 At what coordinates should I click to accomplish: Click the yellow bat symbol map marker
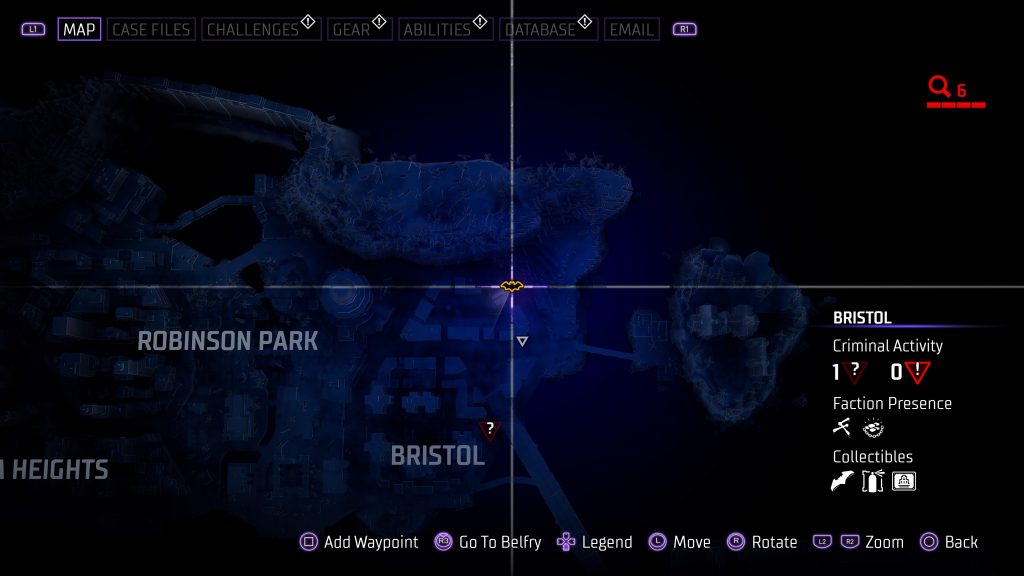click(512, 287)
